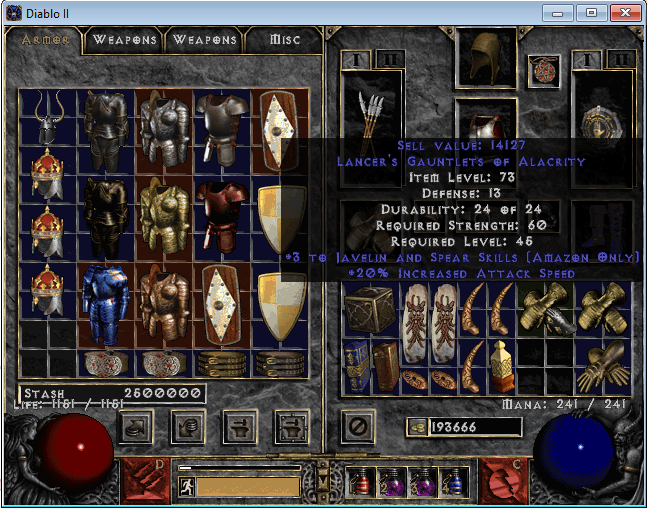
Task: Click the equipped amulet slot
Action: 543,69
